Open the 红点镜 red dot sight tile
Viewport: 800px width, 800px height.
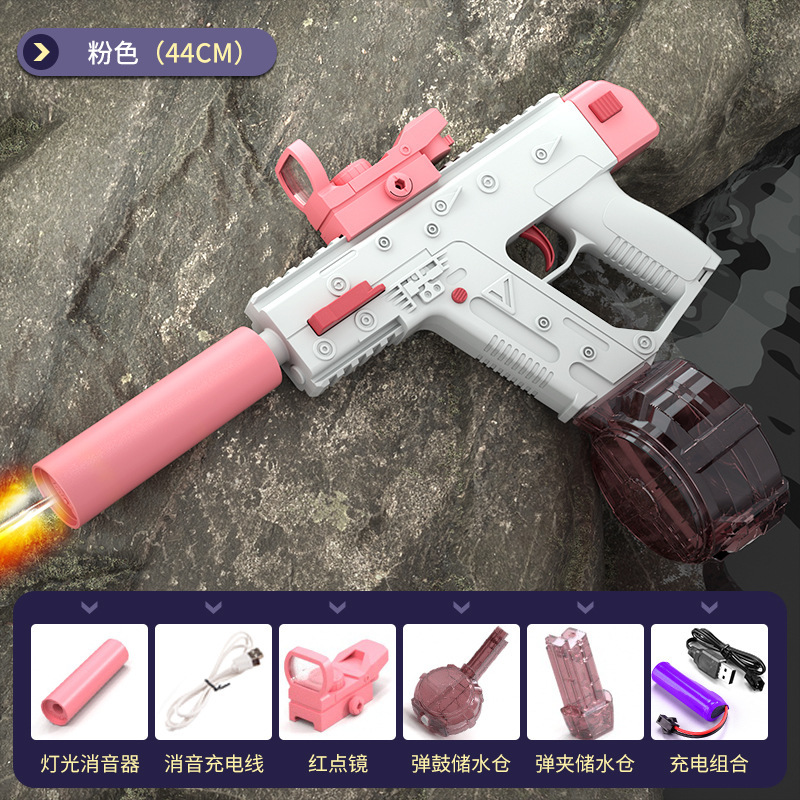pos(337,683)
